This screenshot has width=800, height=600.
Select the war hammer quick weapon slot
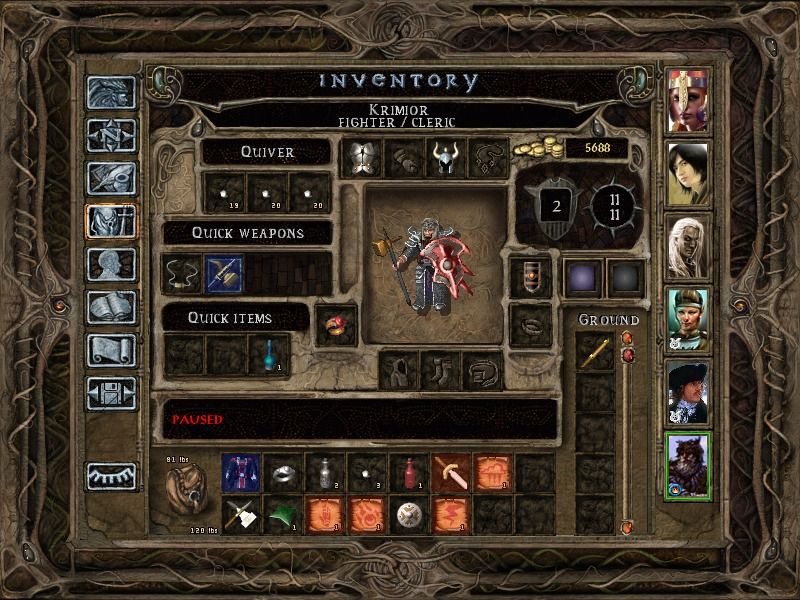(223, 274)
